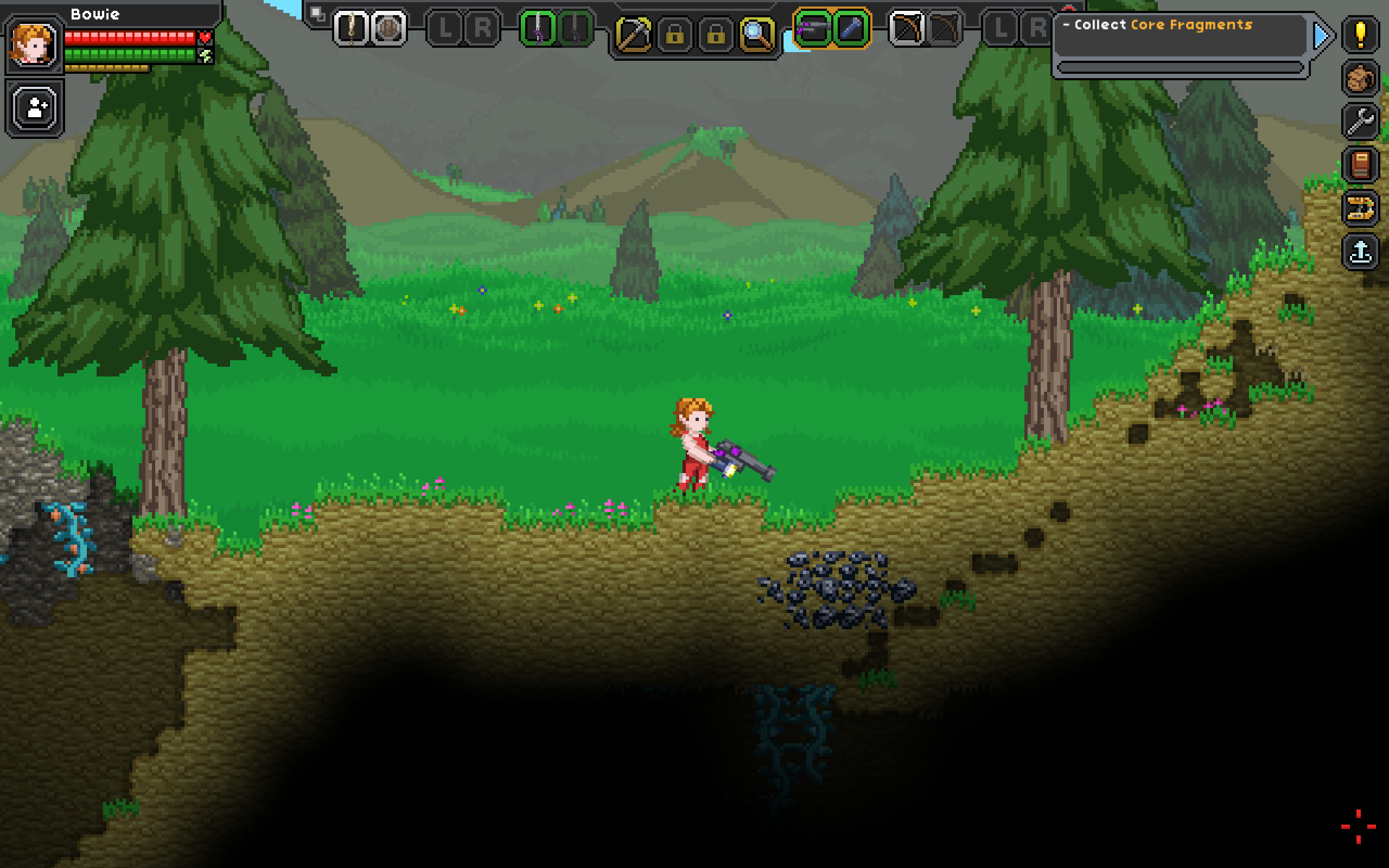The width and height of the screenshot is (1389, 868).
Task: Select the broadsword hotbar slot
Action: pyautogui.click(x=351, y=28)
